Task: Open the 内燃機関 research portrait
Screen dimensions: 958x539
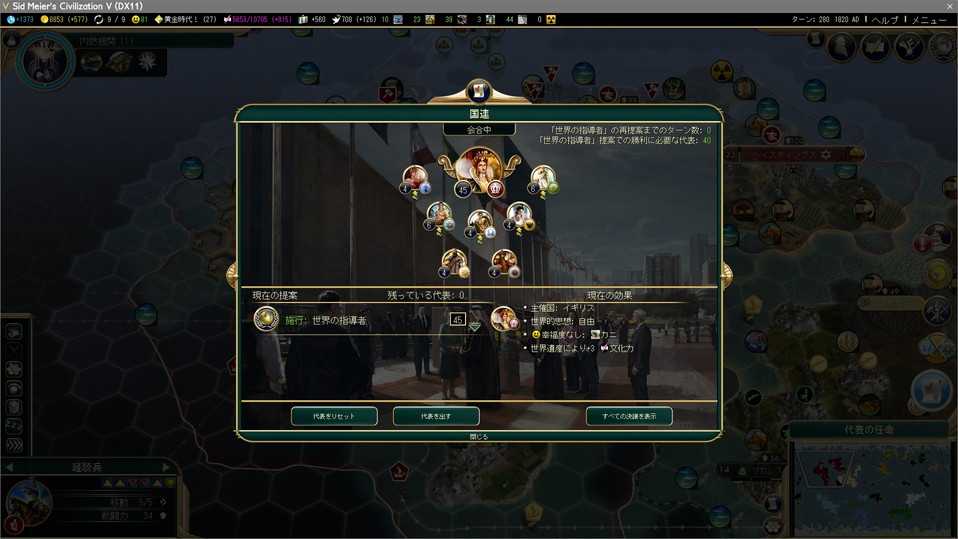Action: pos(46,60)
